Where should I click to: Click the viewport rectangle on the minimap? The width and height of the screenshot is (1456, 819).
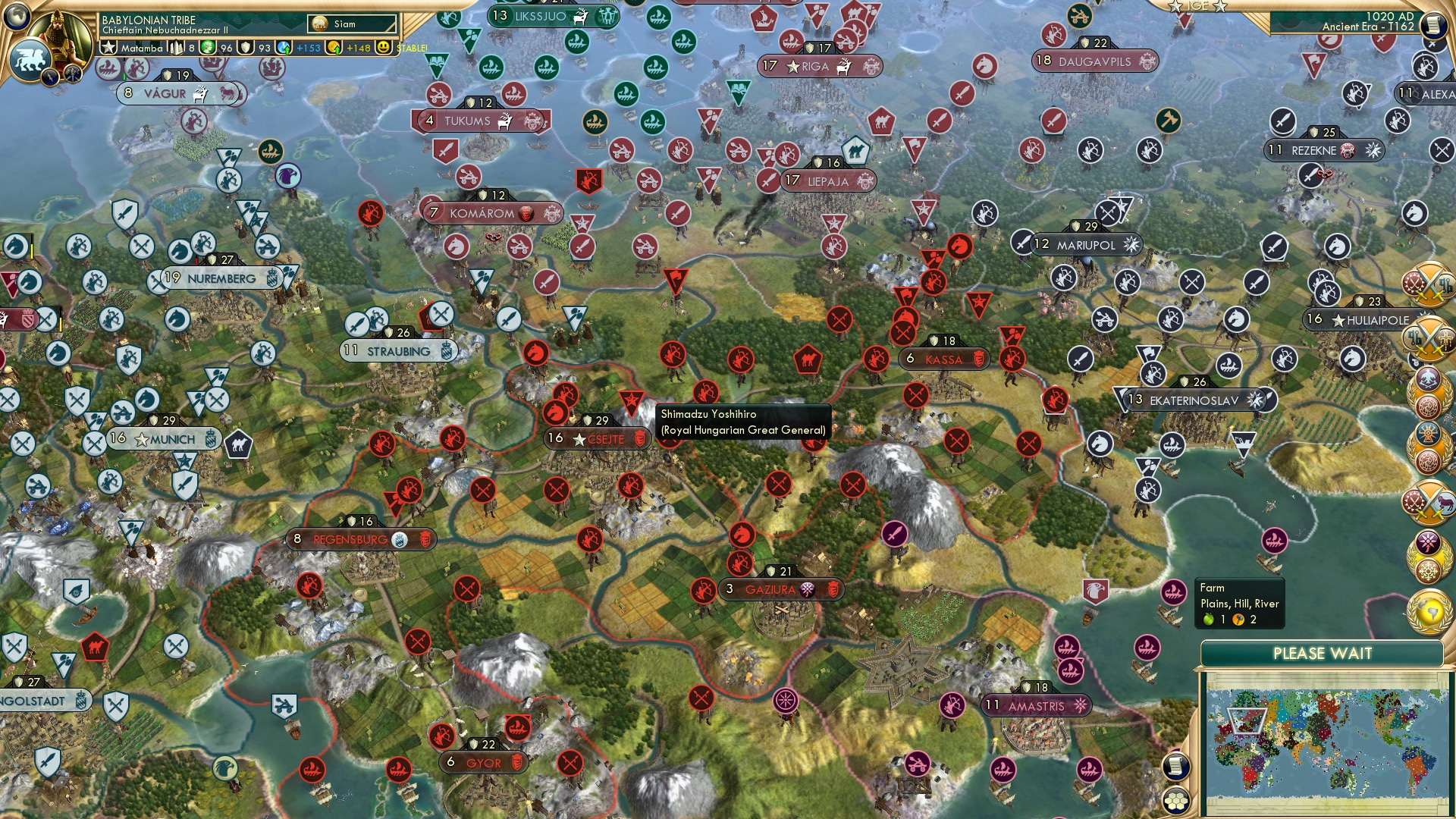point(1247,720)
